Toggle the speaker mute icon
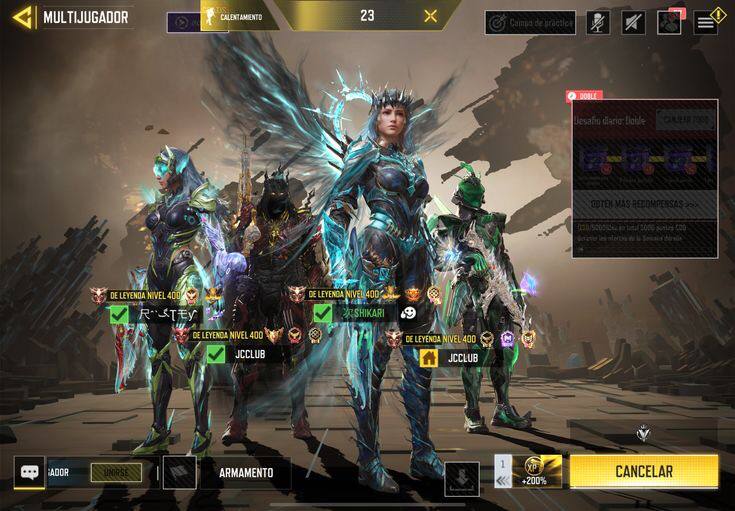 pos(633,22)
